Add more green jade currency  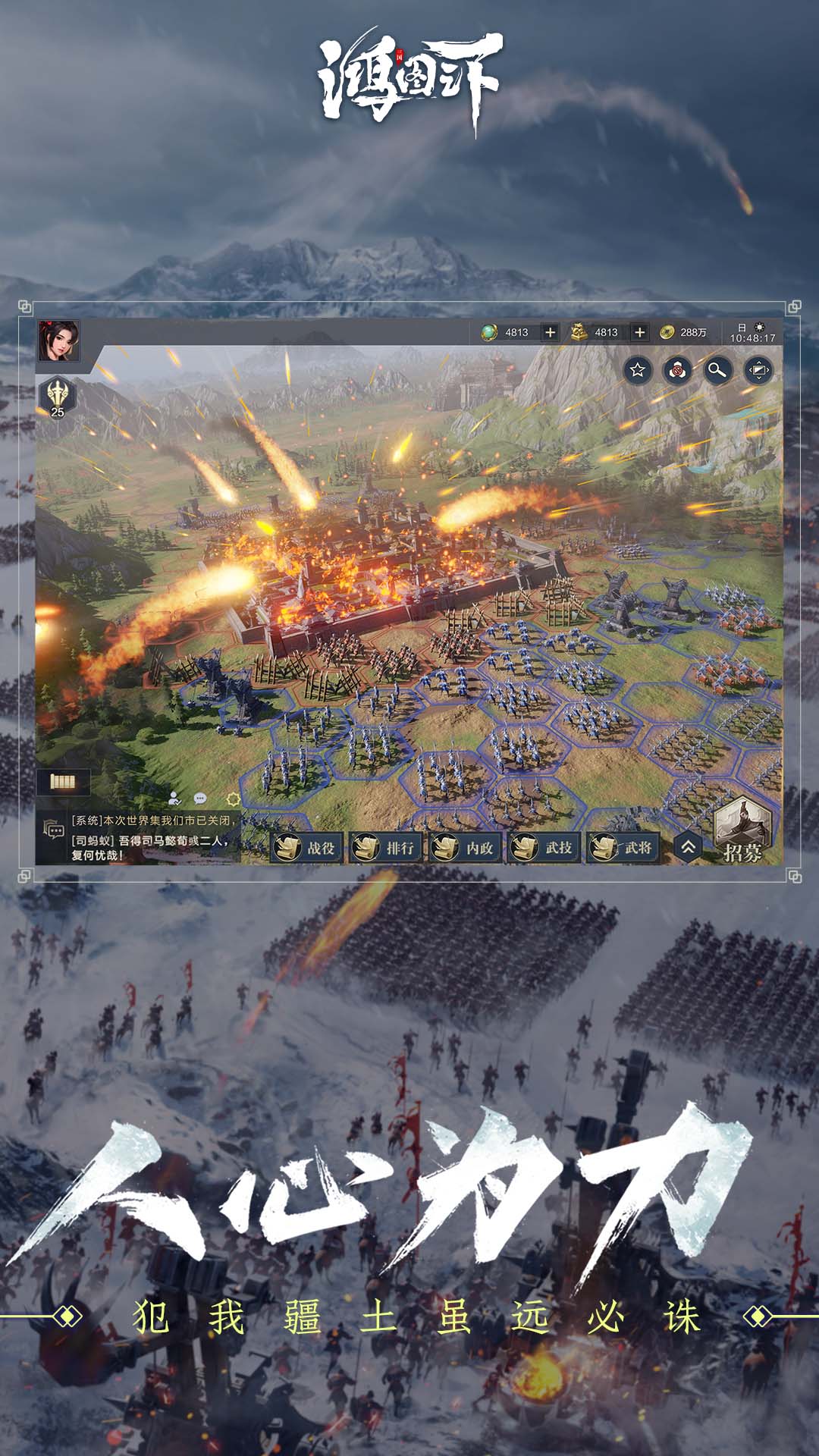(x=551, y=332)
